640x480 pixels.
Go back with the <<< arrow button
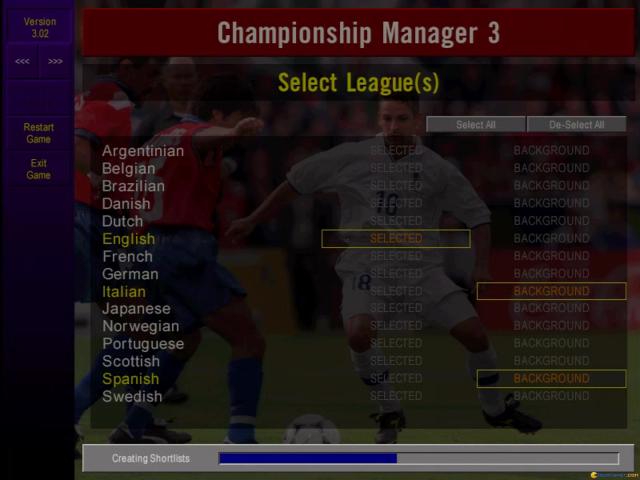(22, 61)
